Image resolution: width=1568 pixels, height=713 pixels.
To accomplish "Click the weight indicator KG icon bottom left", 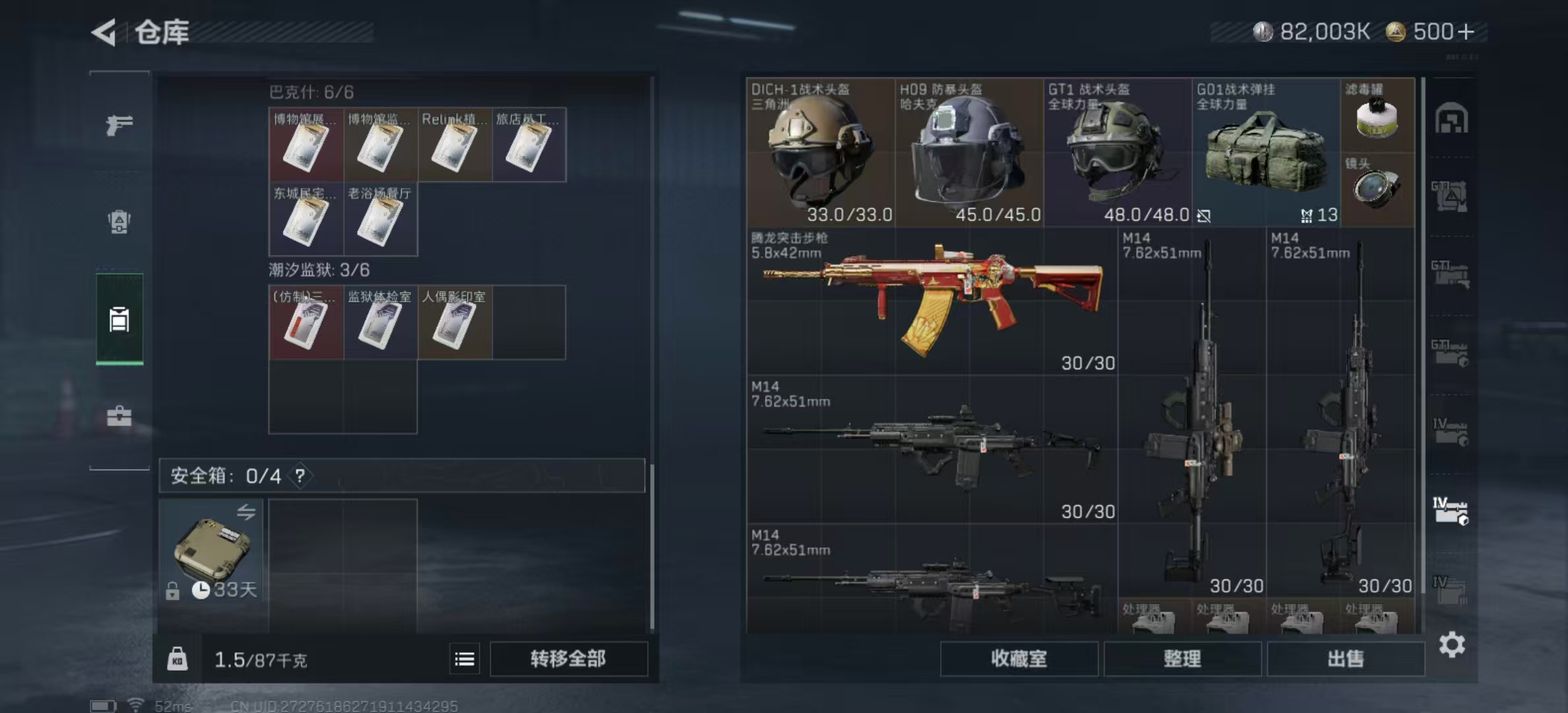I will tap(178, 659).
